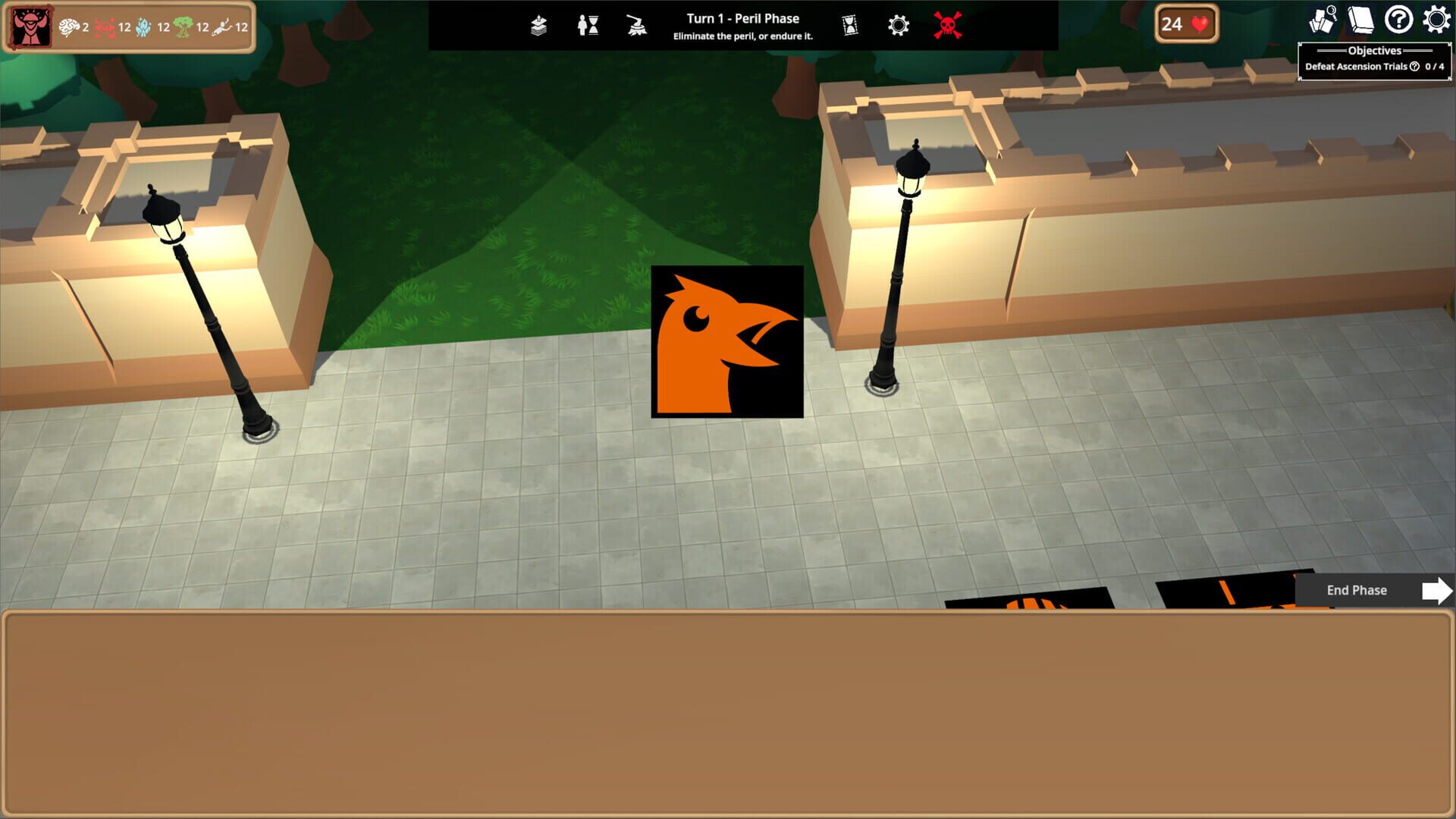Click the red eye resource icon

coord(103,26)
